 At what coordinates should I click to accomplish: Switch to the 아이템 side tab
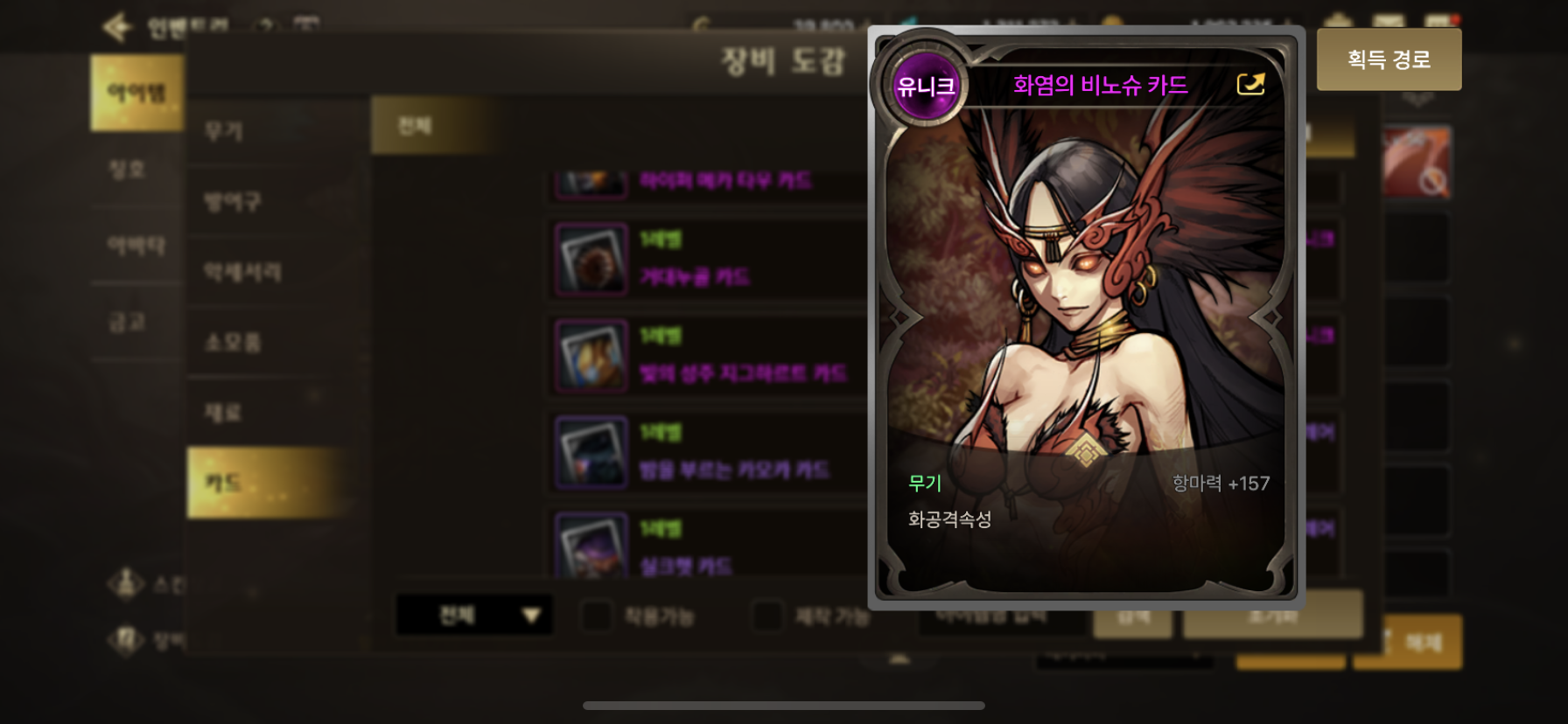[136, 93]
